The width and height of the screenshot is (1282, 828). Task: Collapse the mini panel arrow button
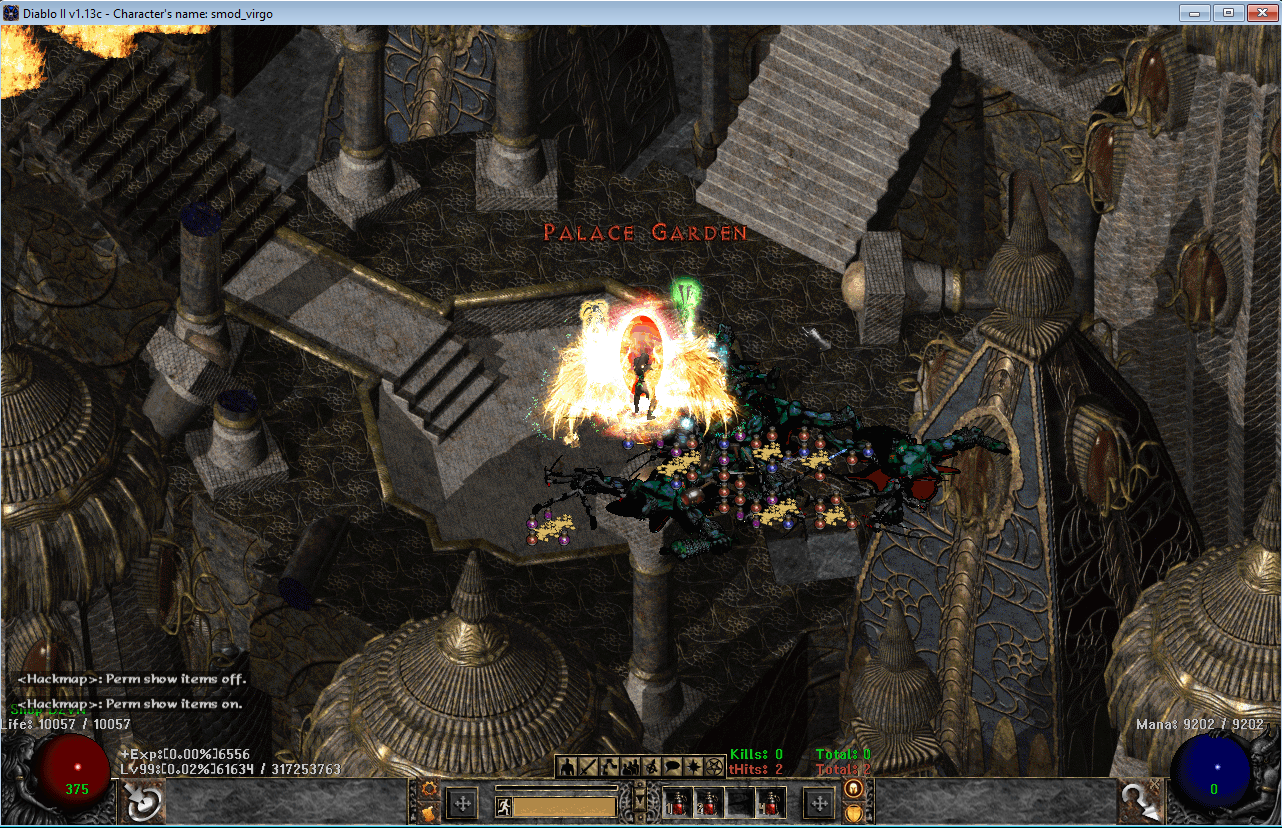point(640,802)
